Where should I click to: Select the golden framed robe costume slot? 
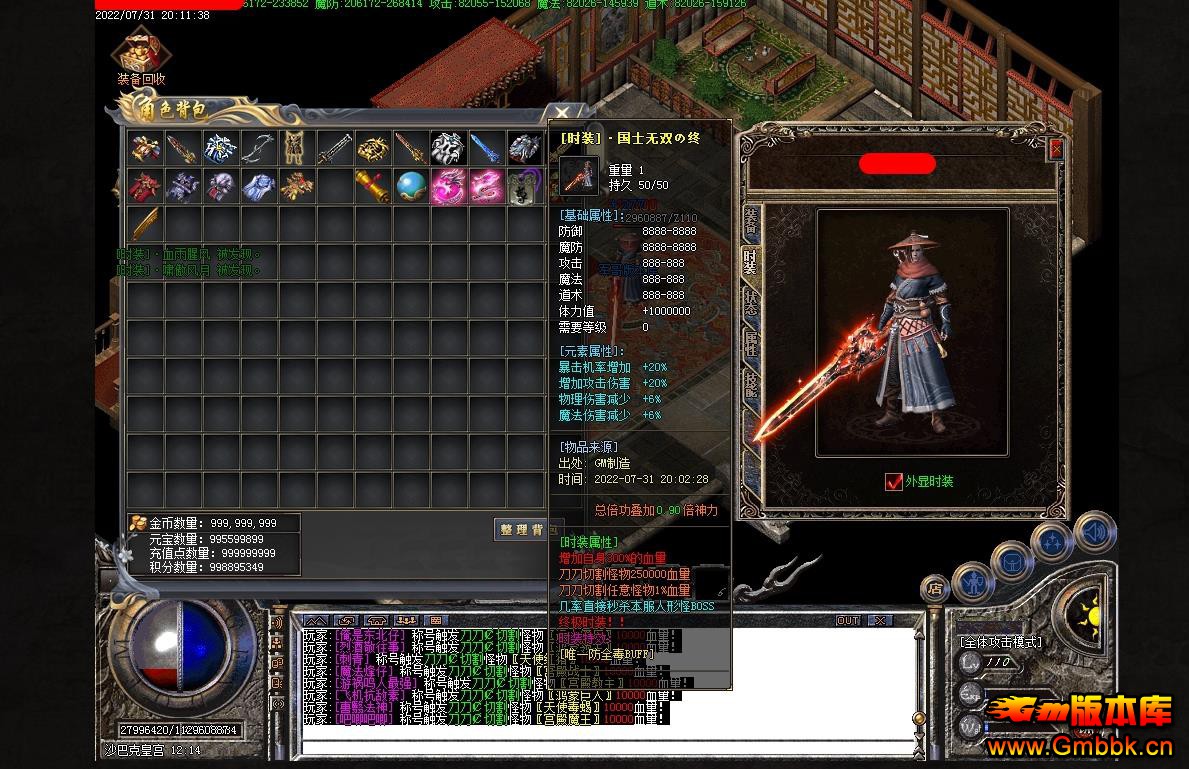[296, 148]
